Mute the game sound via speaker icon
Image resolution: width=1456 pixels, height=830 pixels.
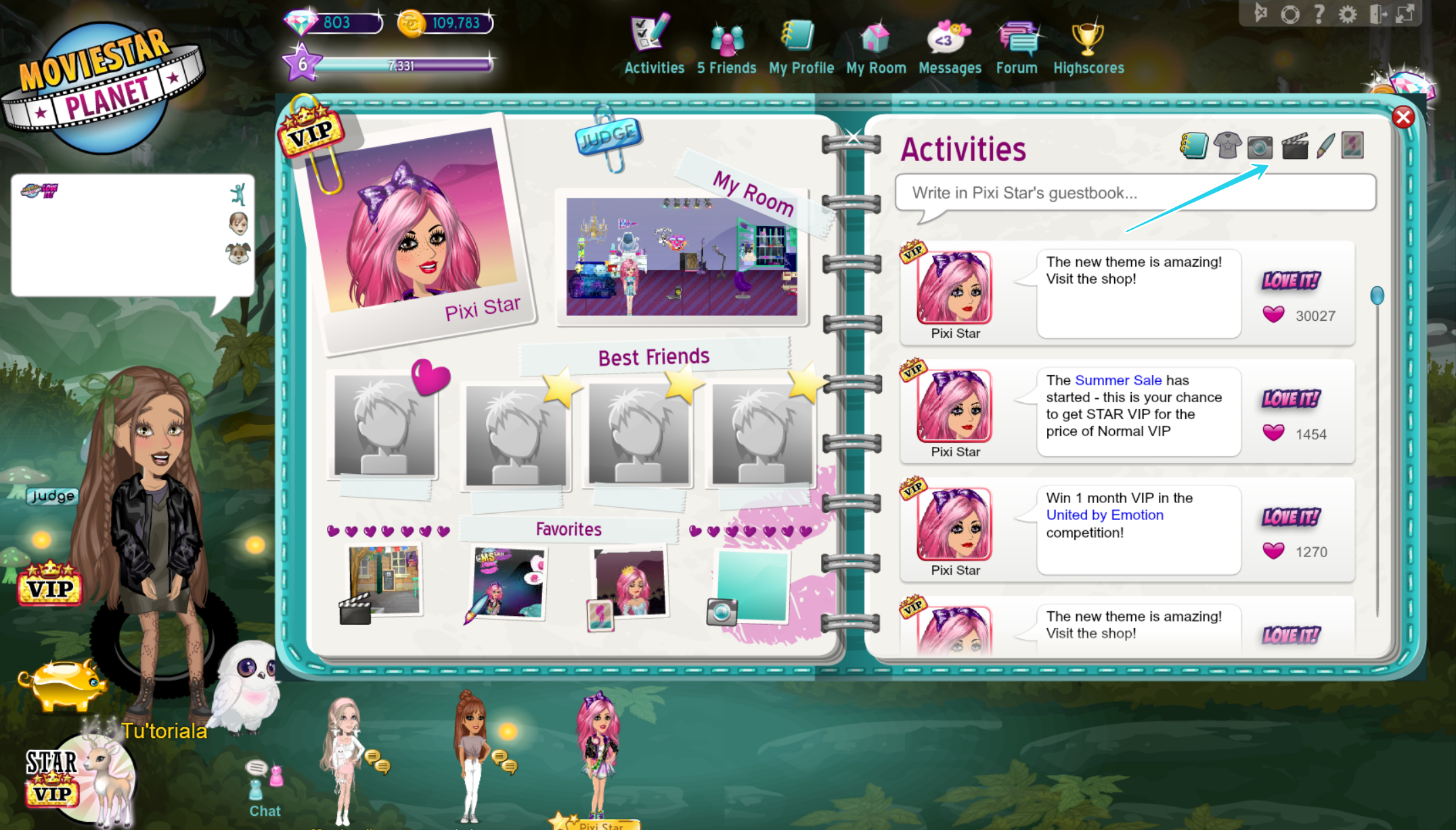[x=1260, y=14]
